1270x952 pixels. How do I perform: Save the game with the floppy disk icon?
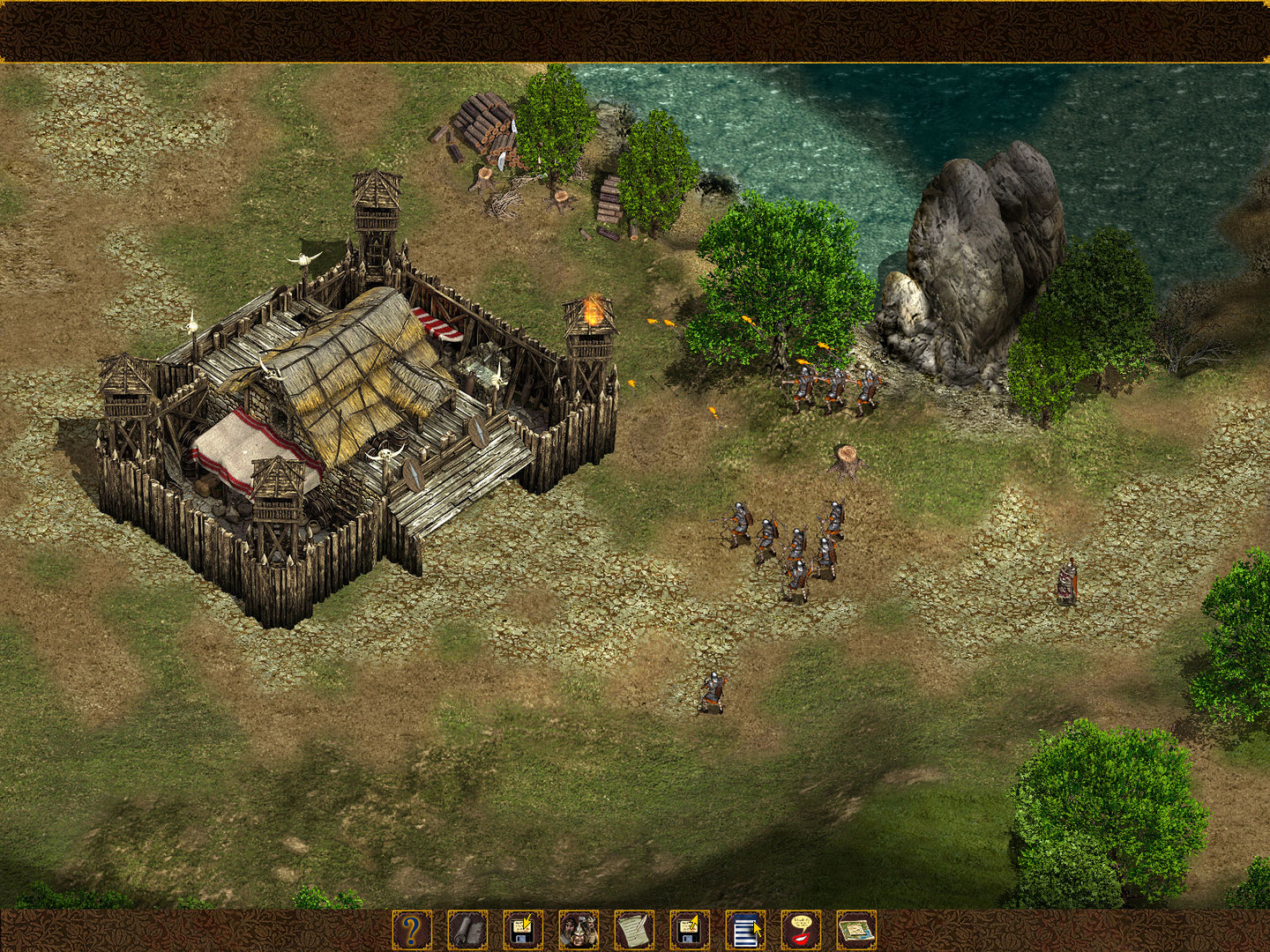[522, 930]
